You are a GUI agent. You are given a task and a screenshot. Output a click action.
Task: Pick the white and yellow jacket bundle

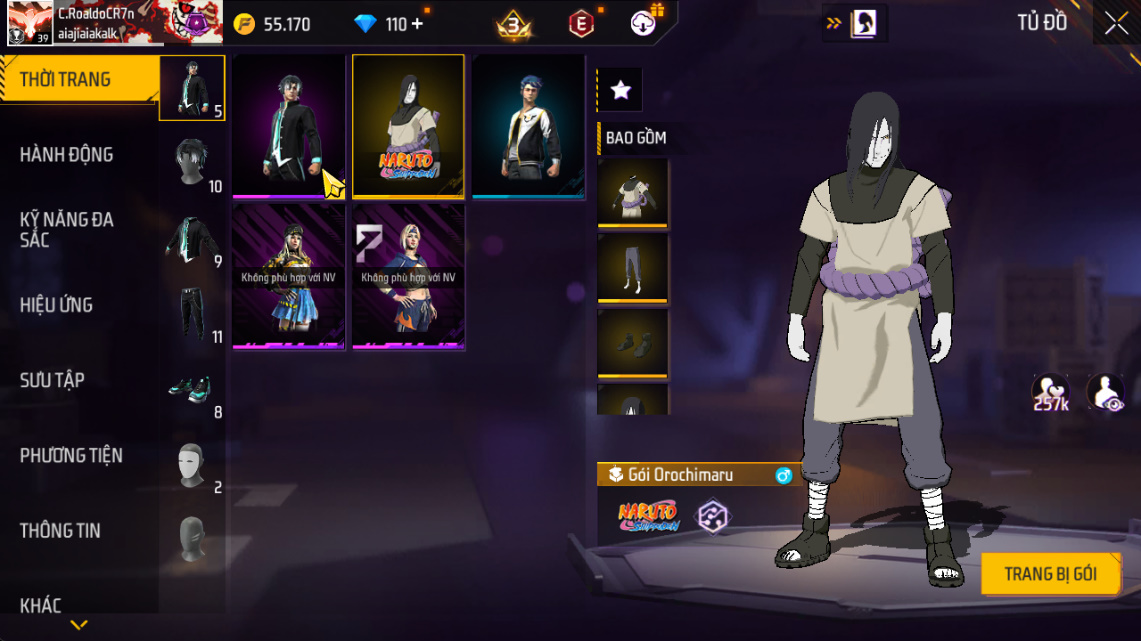pyautogui.click(x=528, y=126)
